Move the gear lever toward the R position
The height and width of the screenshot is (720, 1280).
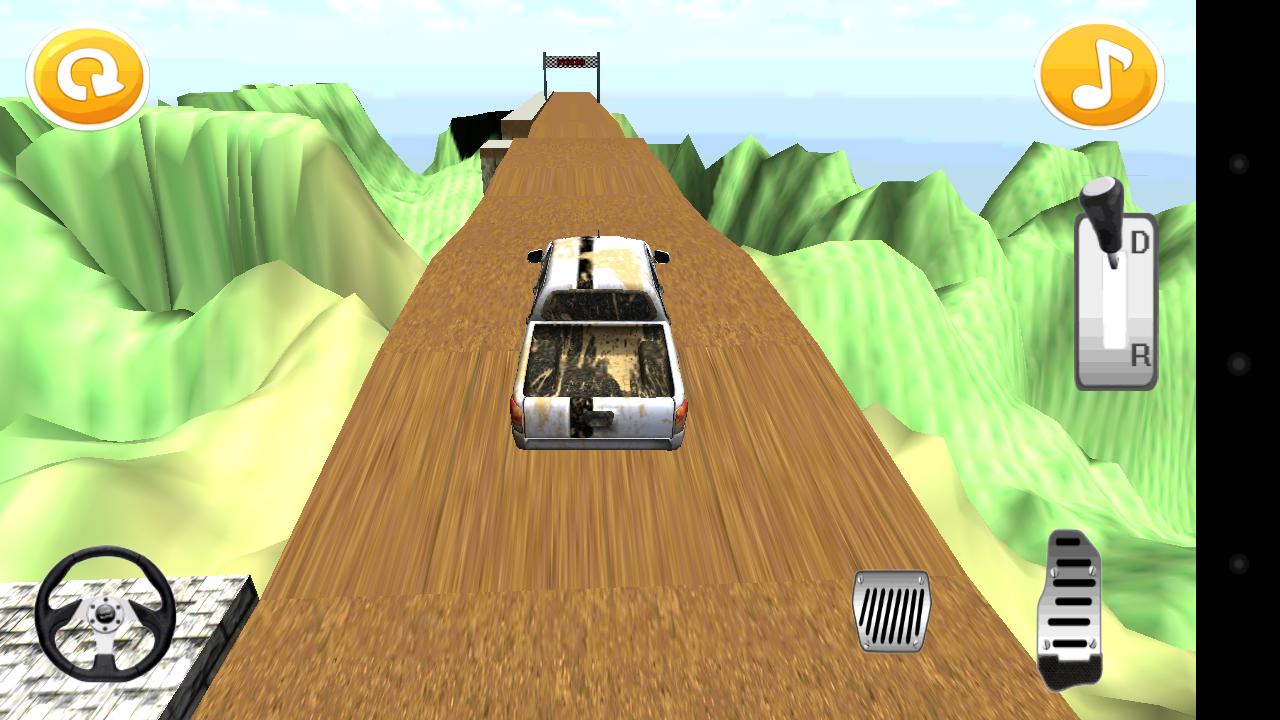pos(1140,355)
